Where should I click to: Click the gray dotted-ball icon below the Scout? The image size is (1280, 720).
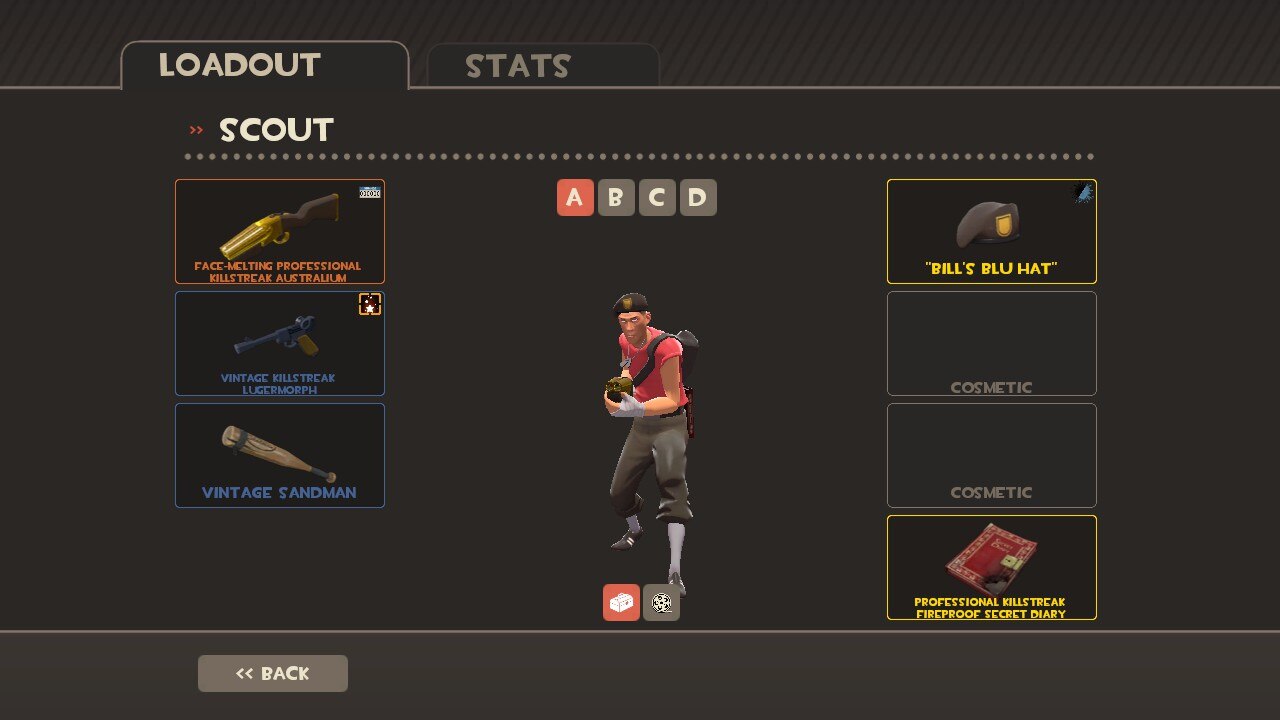[661, 602]
